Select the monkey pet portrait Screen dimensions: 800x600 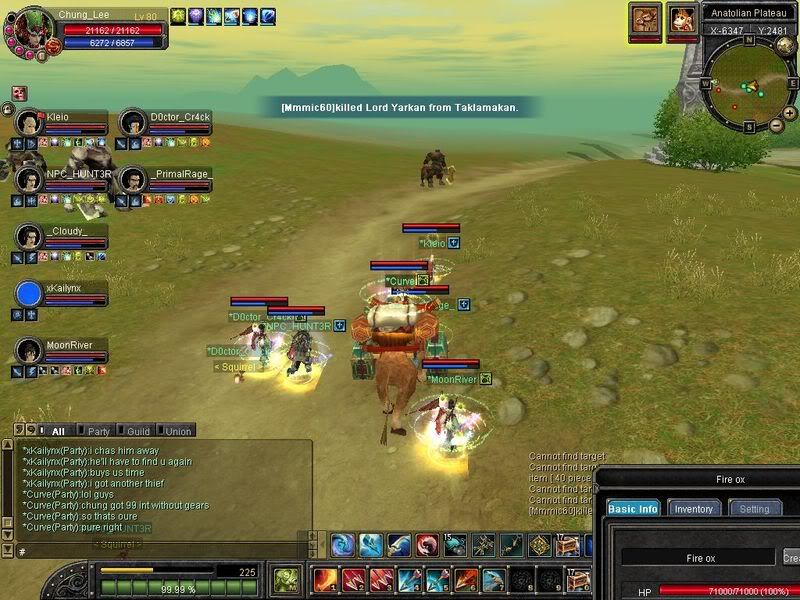click(x=682, y=19)
